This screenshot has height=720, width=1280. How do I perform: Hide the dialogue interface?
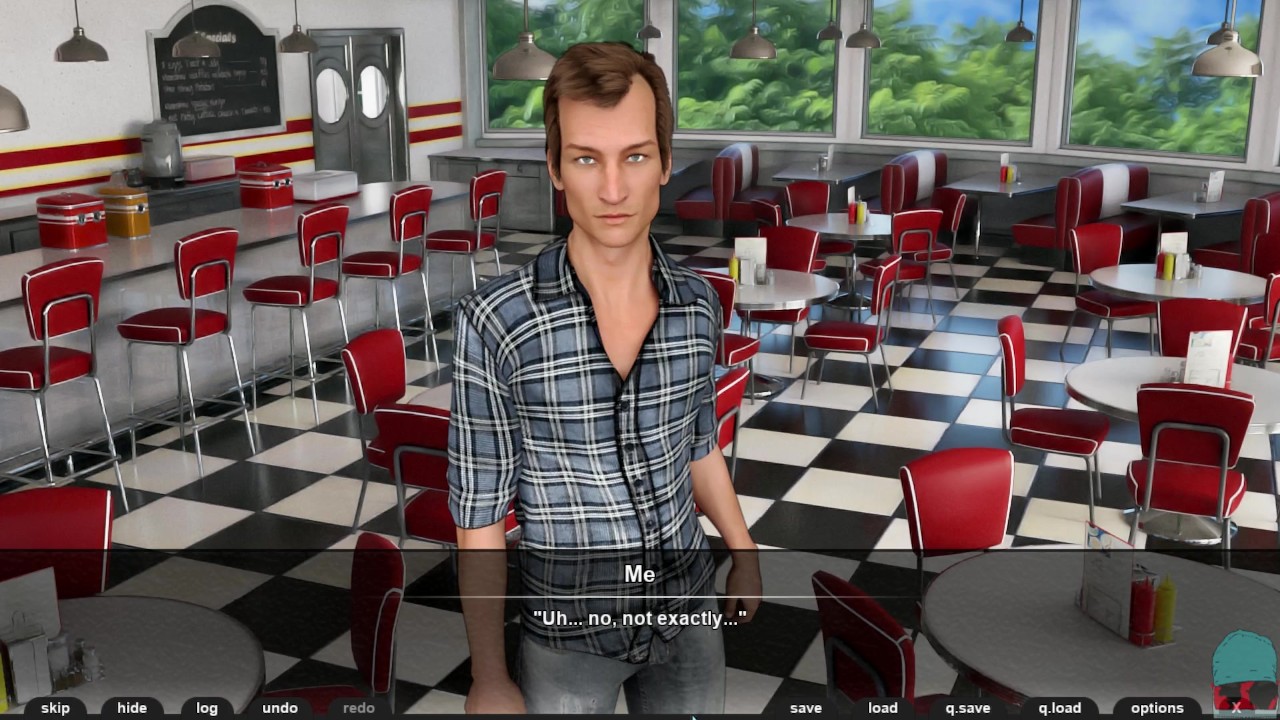[x=132, y=708]
